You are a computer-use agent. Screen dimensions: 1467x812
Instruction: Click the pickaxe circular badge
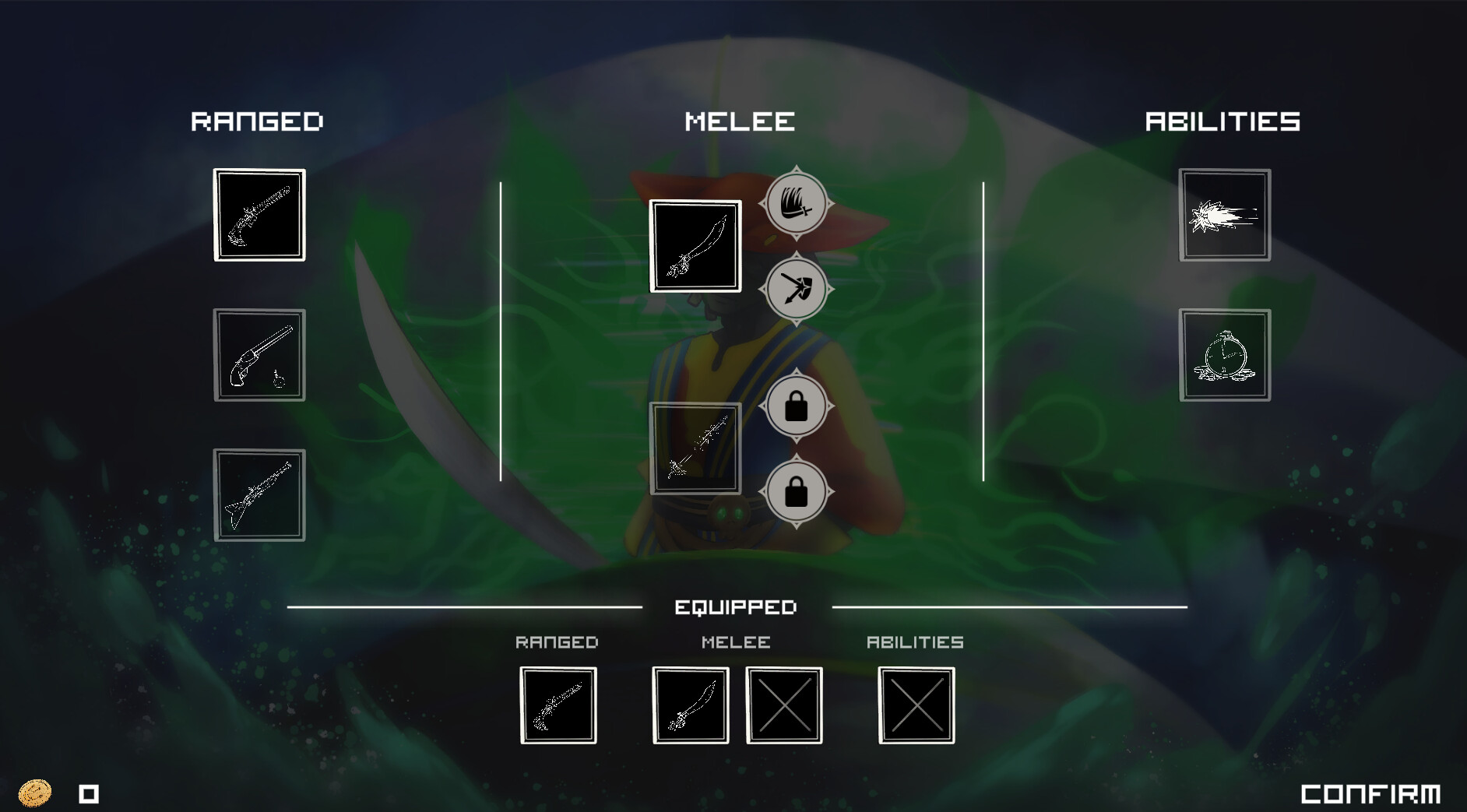[797, 289]
